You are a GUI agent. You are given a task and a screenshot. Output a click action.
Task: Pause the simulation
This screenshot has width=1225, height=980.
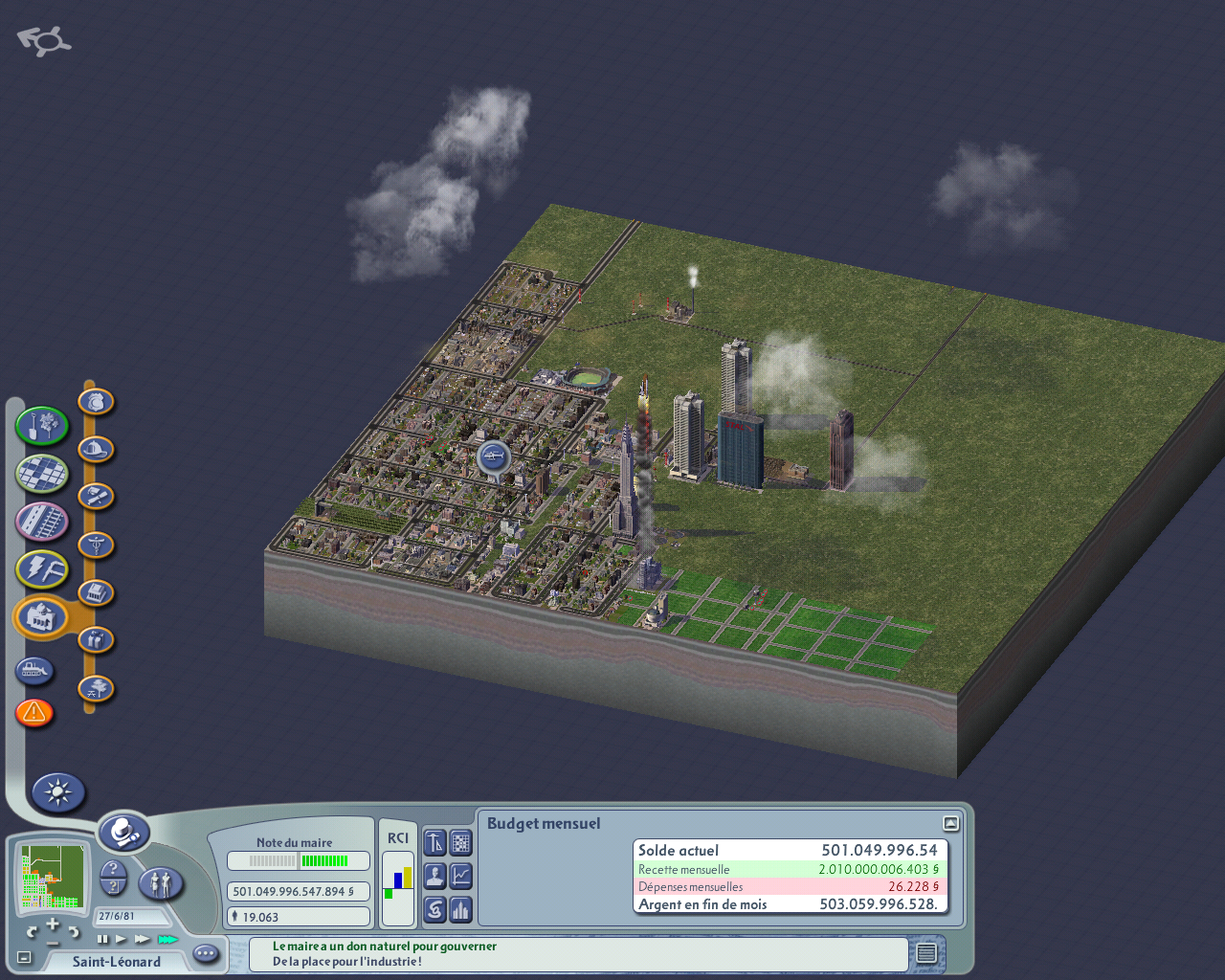click(102, 940)
